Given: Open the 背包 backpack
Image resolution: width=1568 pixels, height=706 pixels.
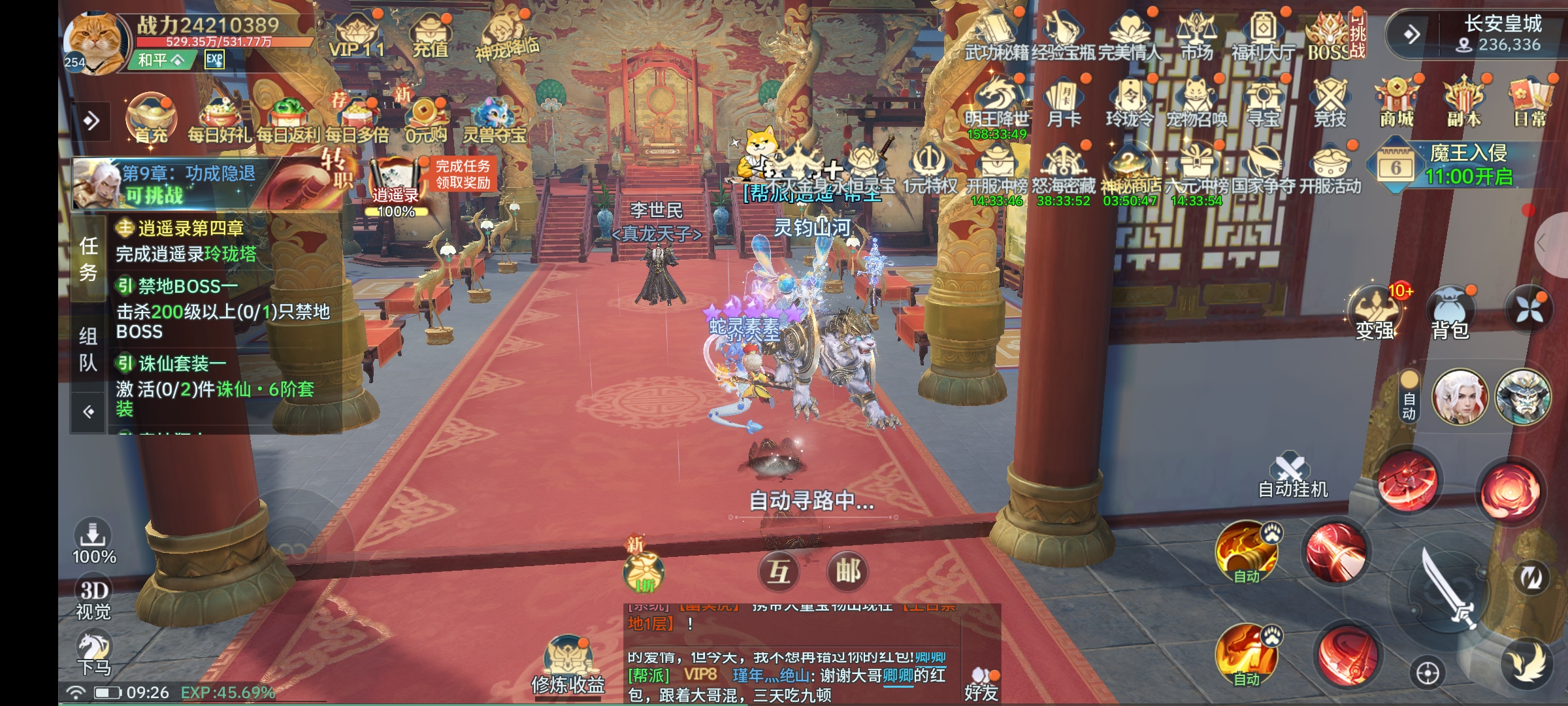Looking at the screenshot, I should point(1450,314).
